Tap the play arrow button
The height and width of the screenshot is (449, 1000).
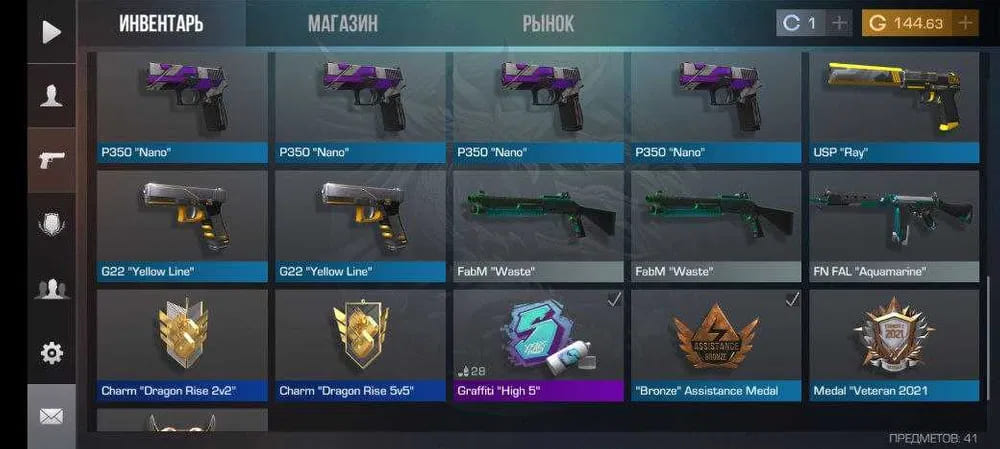[51, 31]
